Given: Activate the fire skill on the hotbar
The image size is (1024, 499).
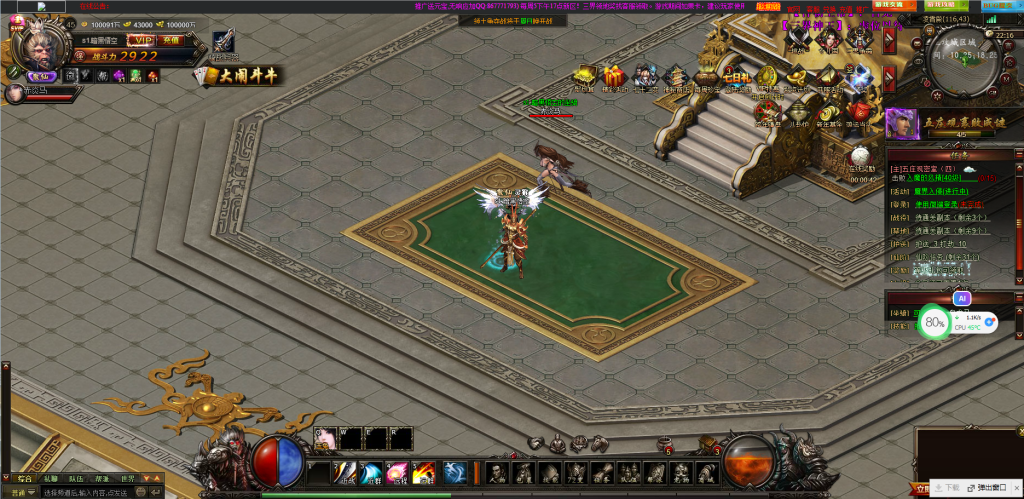Looking at the screenshot, I should click(x=423, y=472).
